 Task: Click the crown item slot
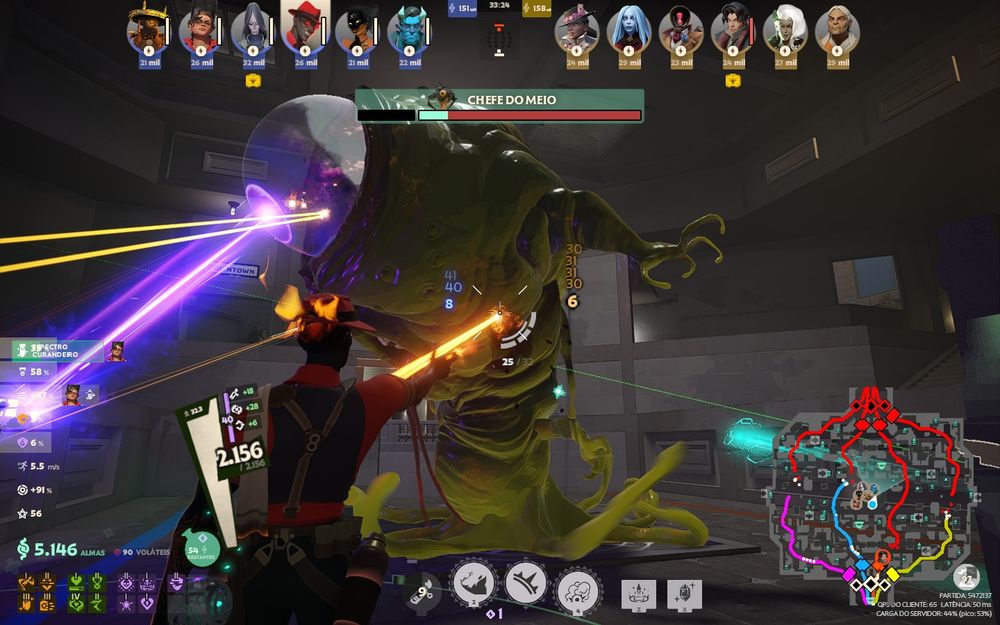point(638,592)
